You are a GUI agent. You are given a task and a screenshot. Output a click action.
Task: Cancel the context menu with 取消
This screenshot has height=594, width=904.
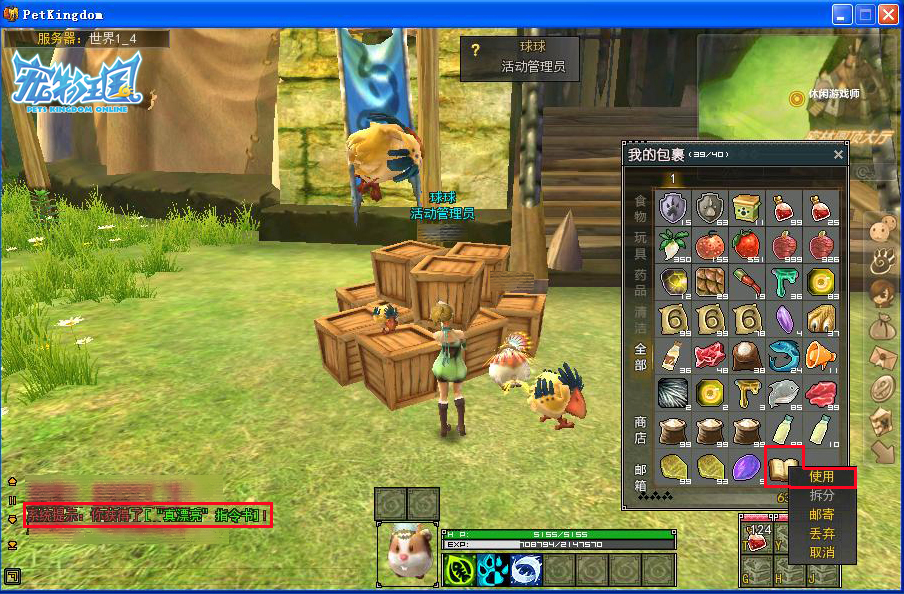(821, 553)
